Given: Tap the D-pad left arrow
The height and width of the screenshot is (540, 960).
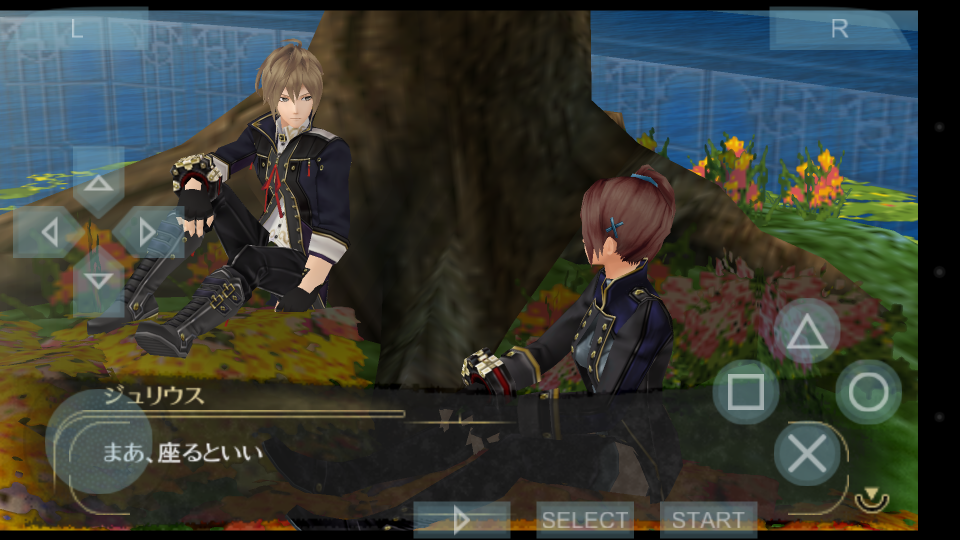Looking at the screenshot, I should point(49,232).
